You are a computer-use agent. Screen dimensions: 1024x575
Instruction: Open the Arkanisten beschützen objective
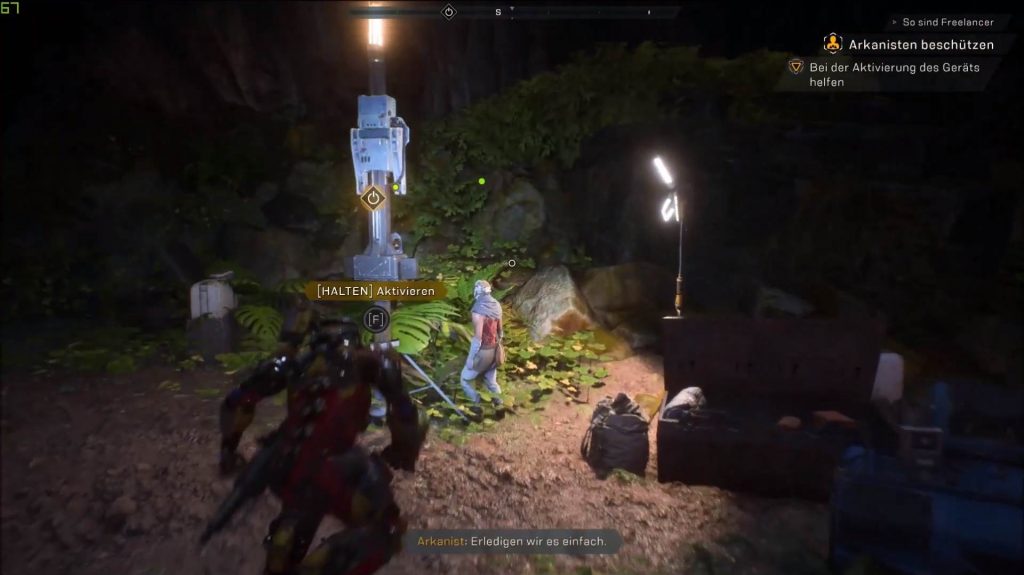tap(920, 44)
